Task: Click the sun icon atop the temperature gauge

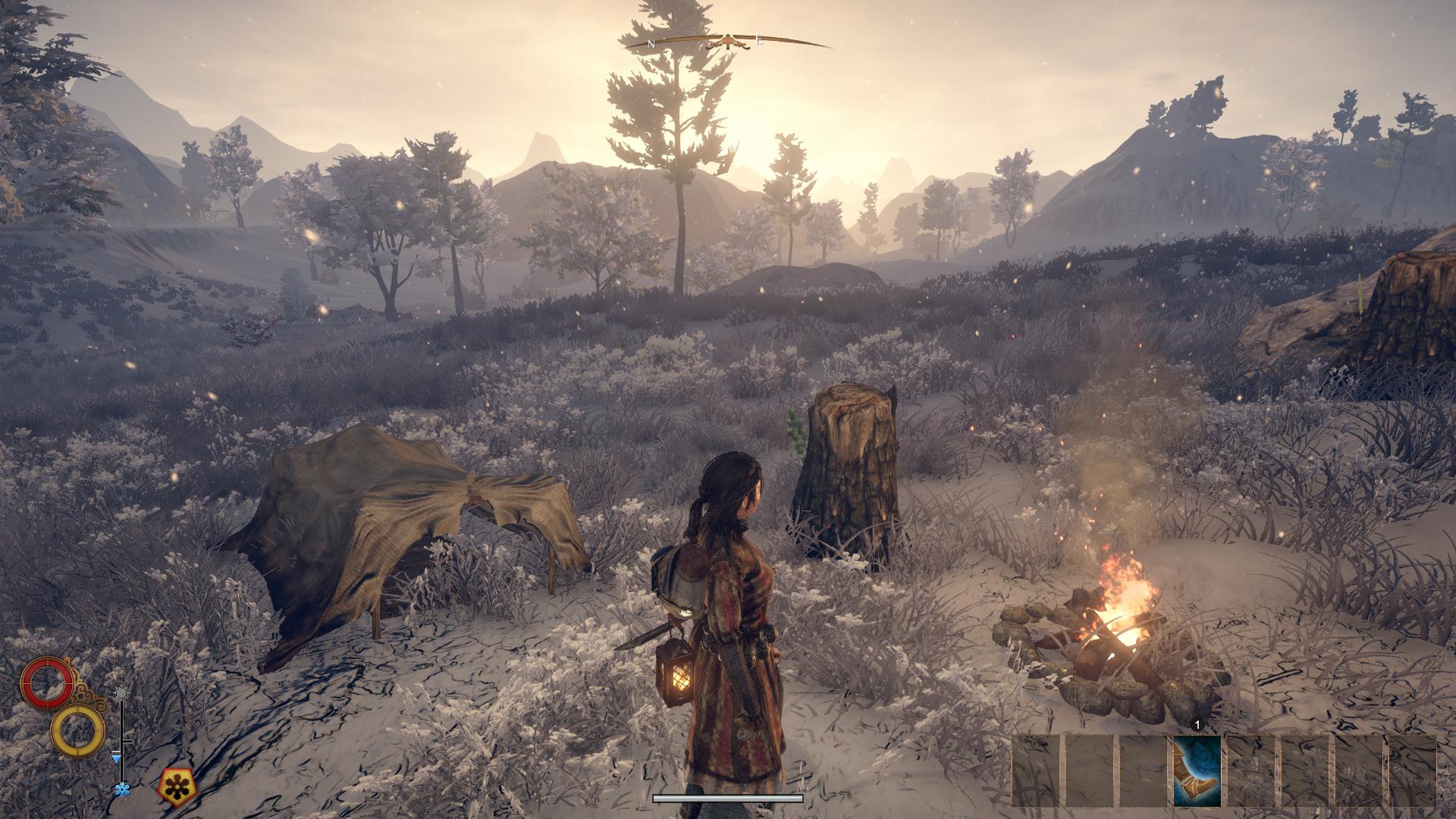Action: [x=122, y=692]
